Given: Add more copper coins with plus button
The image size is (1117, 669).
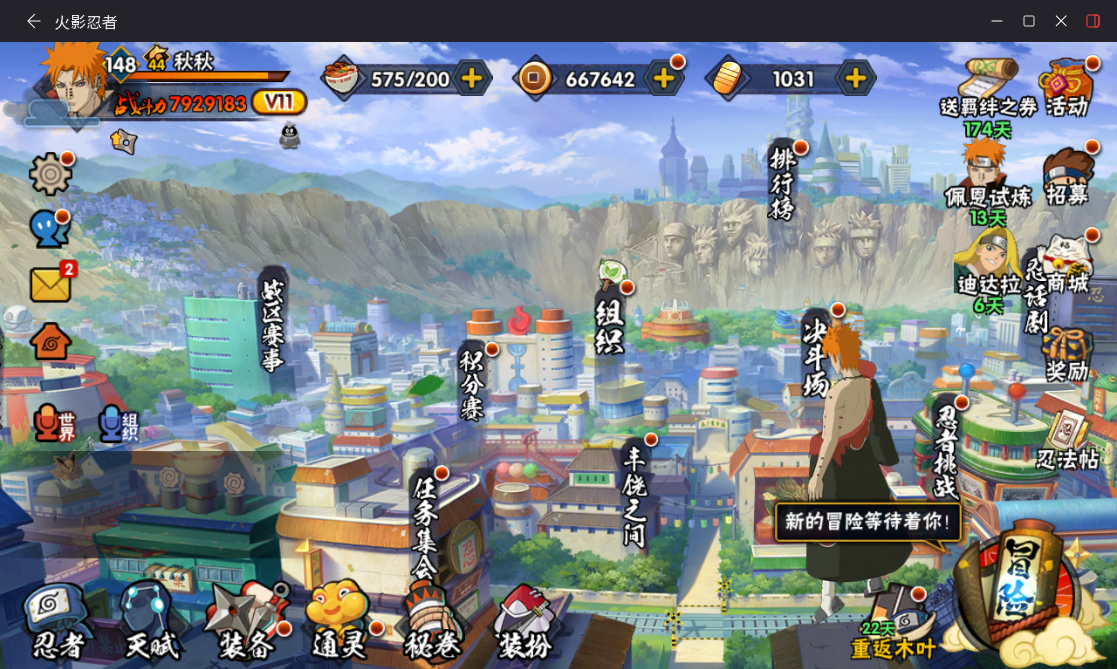Looking at the screenshot, I should [662, 78].
